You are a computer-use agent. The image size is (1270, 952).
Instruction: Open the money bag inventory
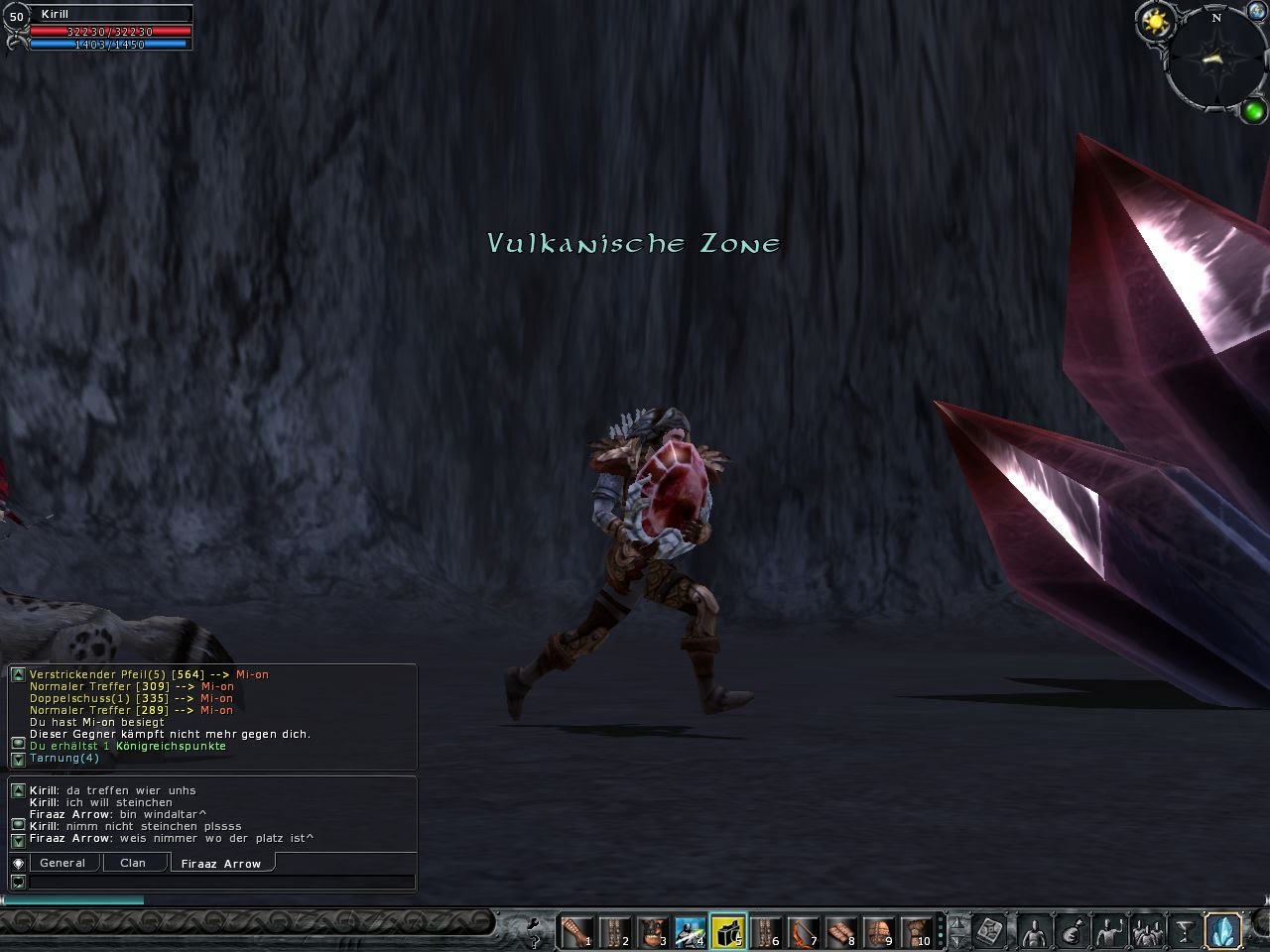point(1072,931)
